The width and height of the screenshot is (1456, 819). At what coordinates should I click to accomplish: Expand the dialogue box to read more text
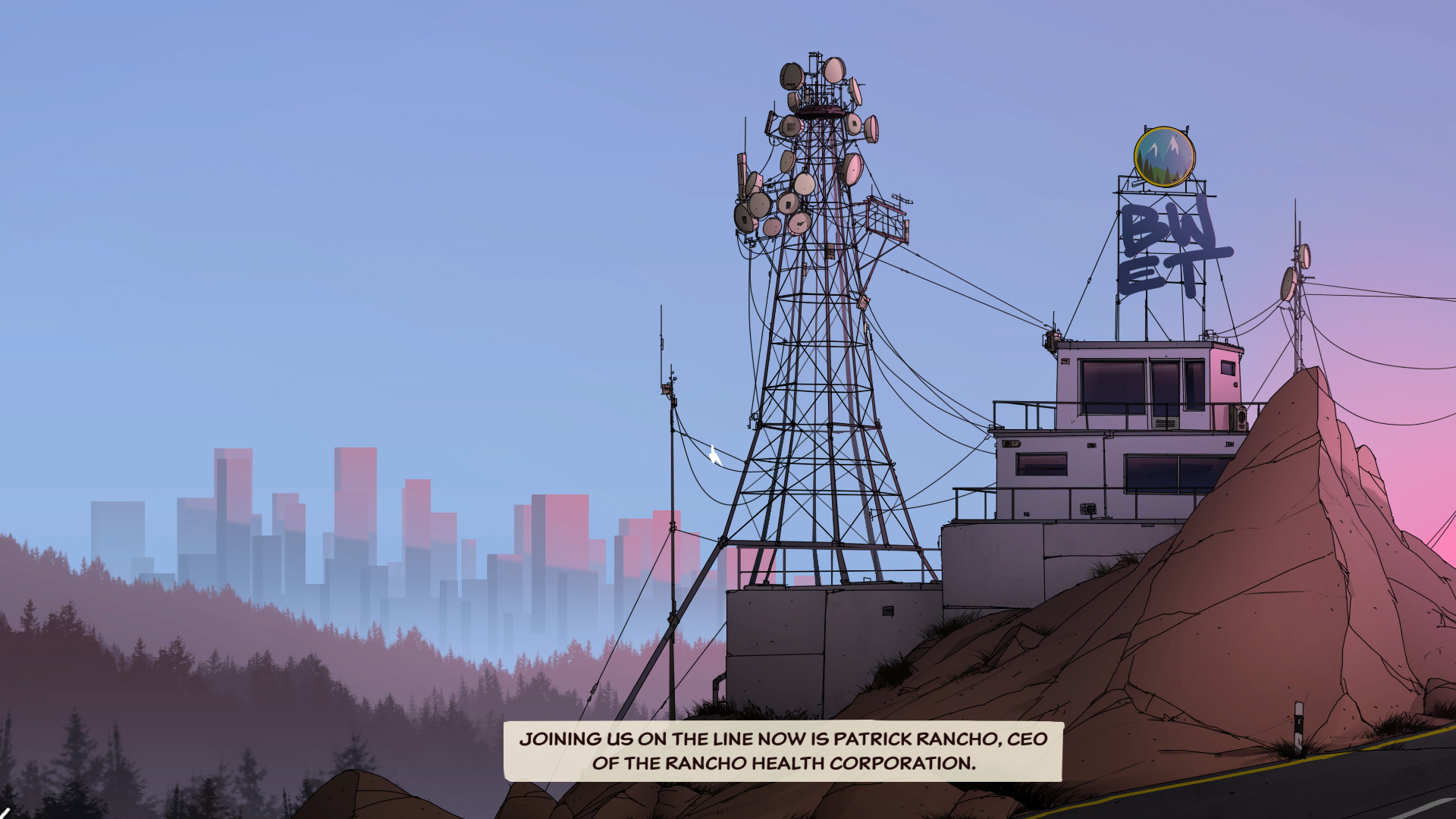click(x=785, y=762)
